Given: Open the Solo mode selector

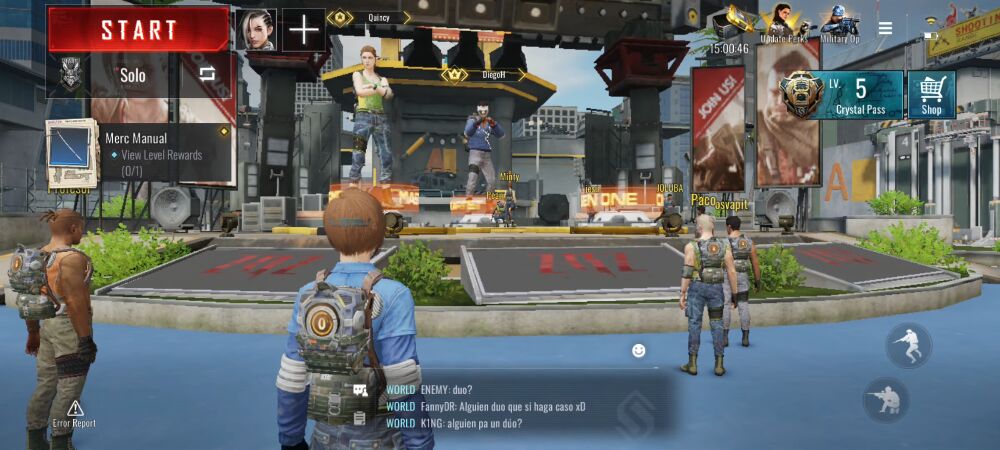Looking at the screenshot, I should [132, 75].
